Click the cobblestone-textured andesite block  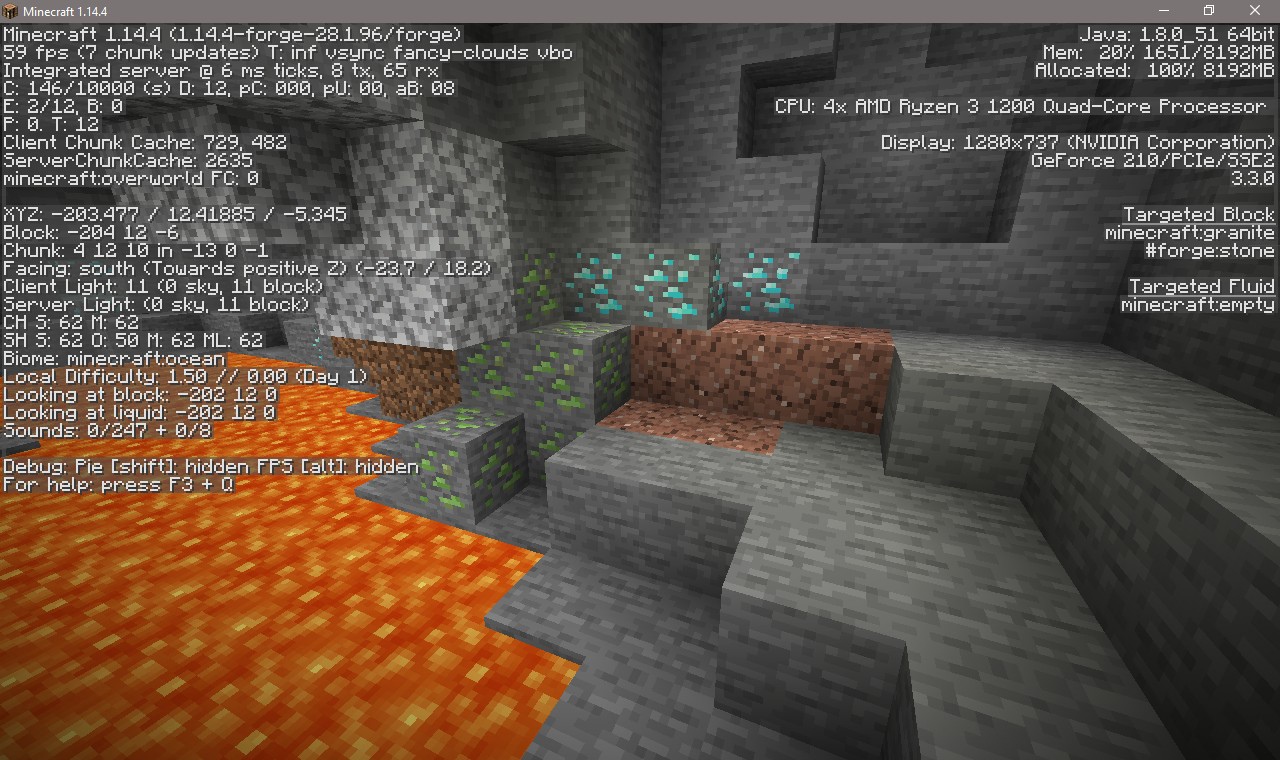(x=430, y=200)
